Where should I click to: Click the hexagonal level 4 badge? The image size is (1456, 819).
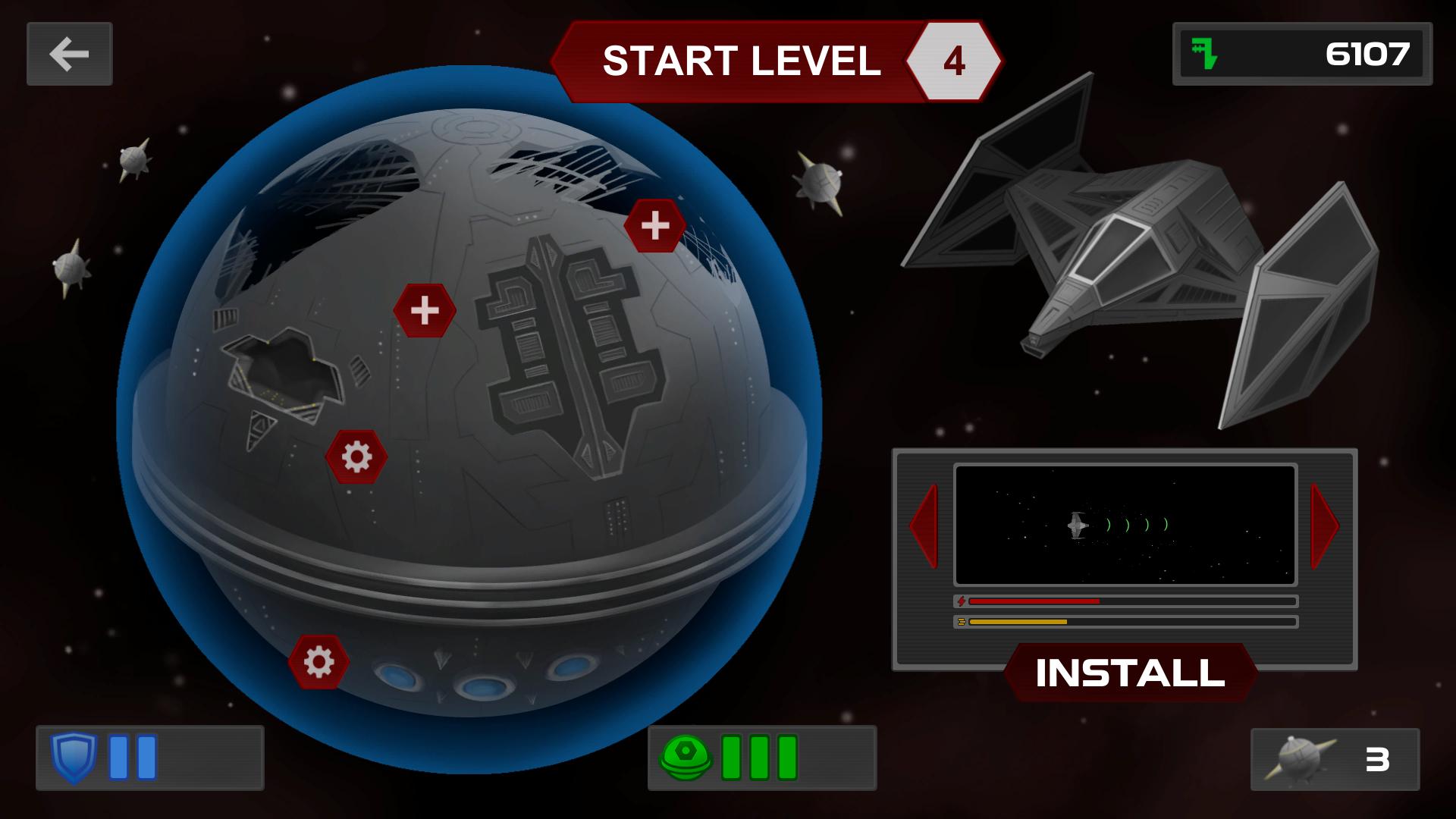[952, 60]
